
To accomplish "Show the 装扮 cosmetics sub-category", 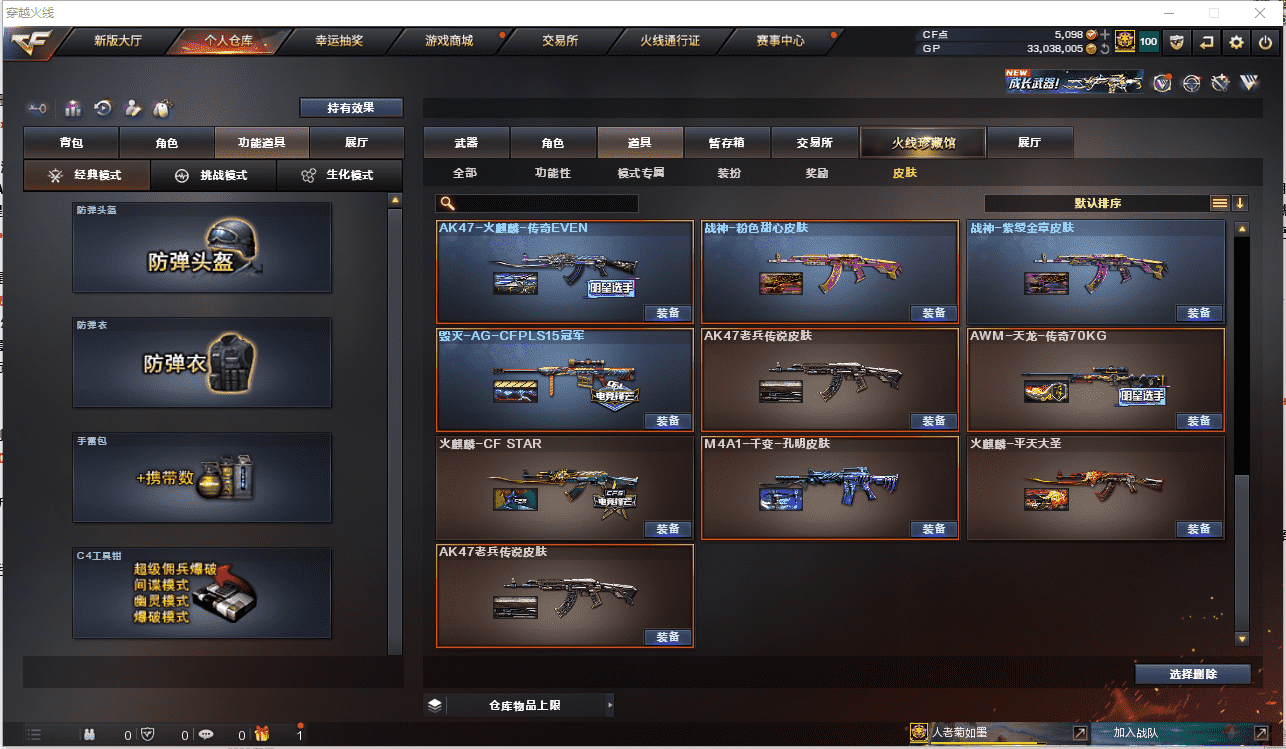I will pos(729,173).
